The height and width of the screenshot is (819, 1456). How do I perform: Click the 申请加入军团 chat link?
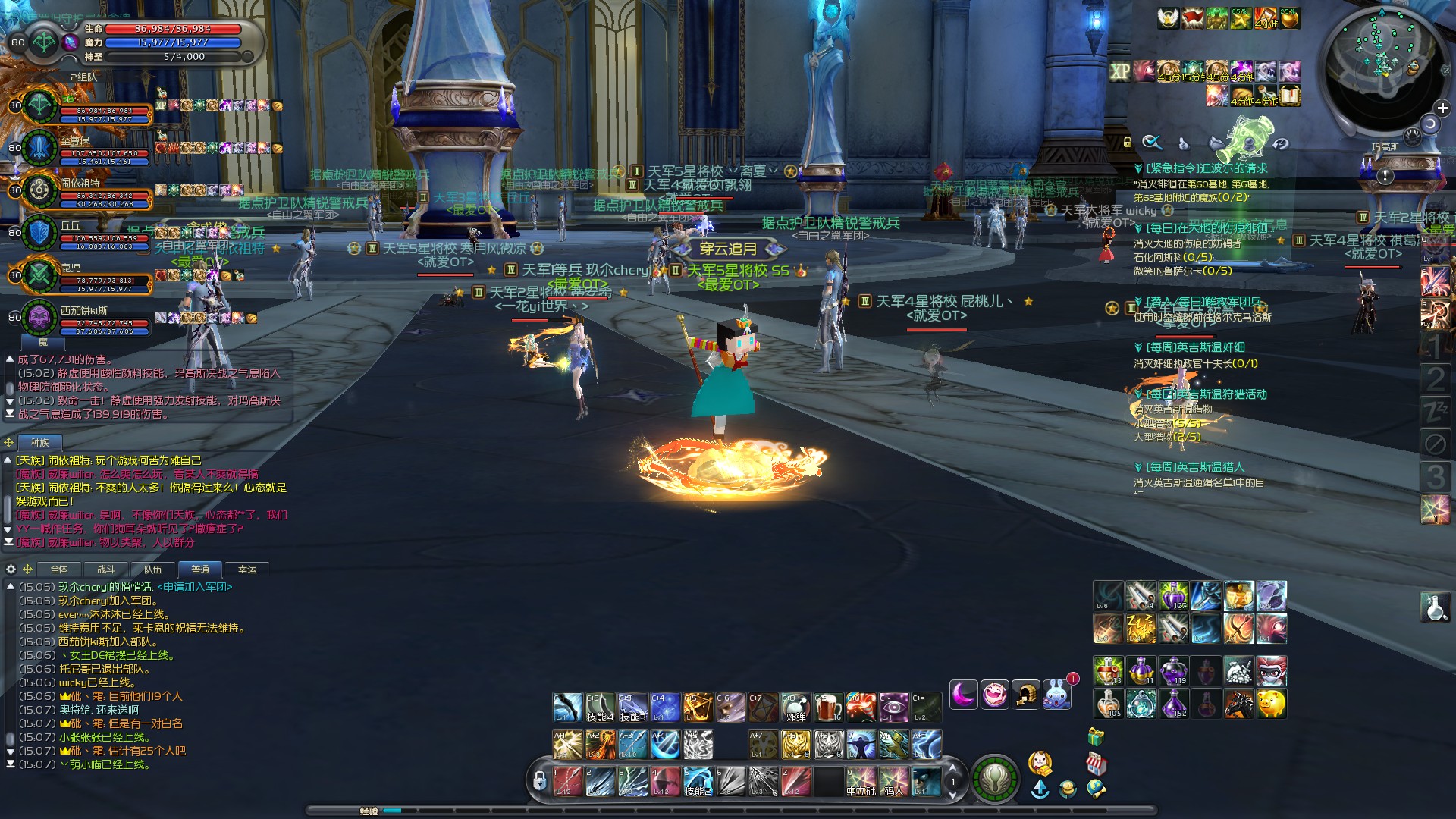click(195, 587)
